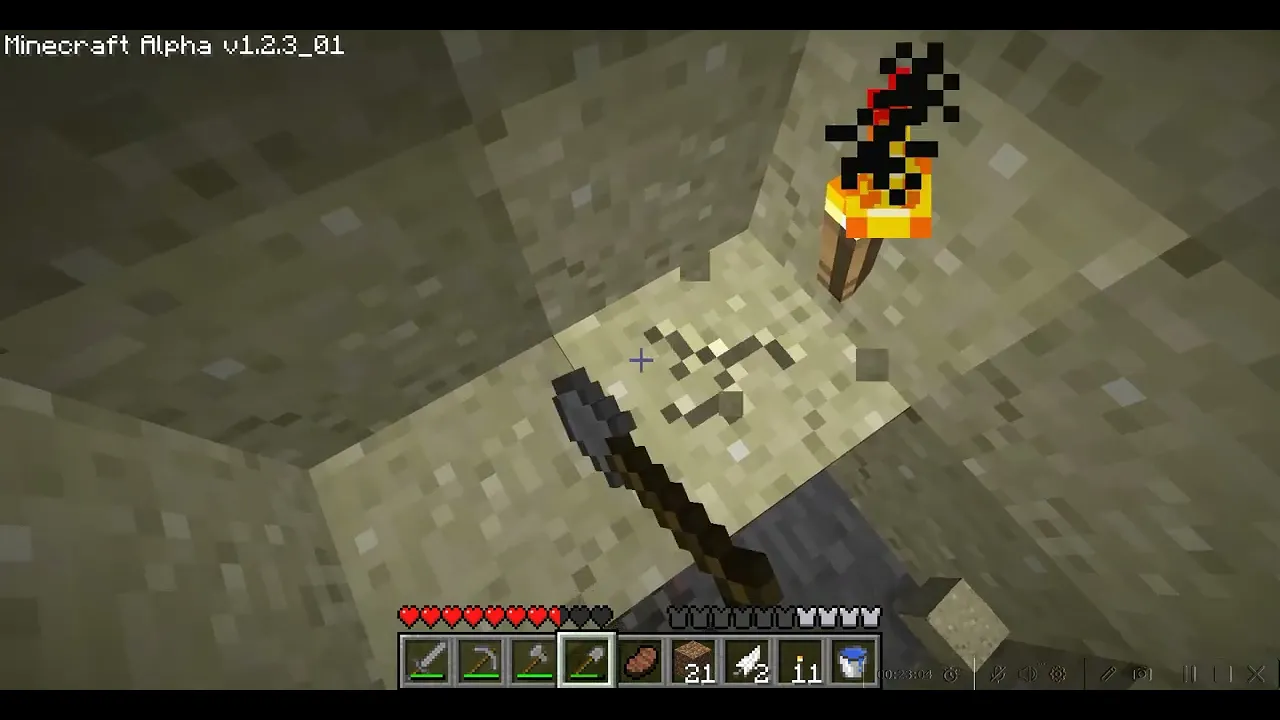Close the recording overlay with the X

(x=1257, y=674)
